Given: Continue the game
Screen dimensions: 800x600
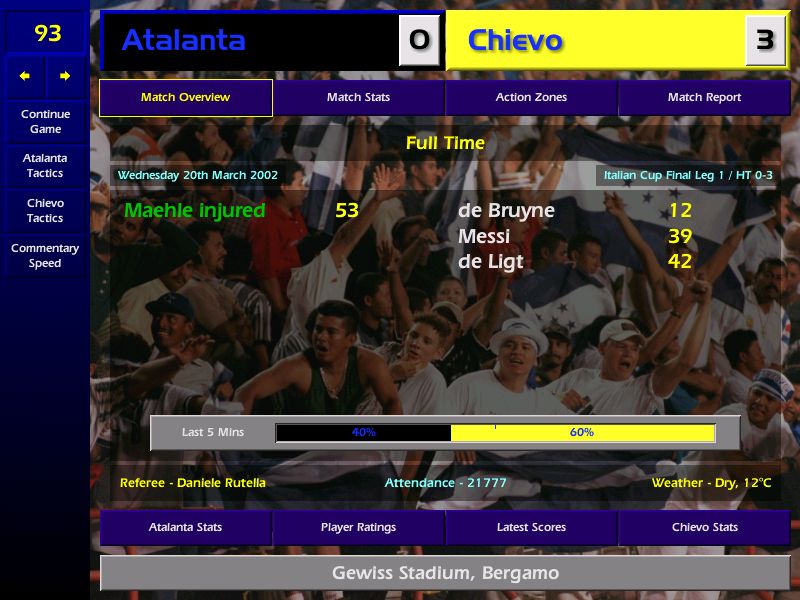Looking at the screenshot, I should pyautogui.click(x=45, y=121).
